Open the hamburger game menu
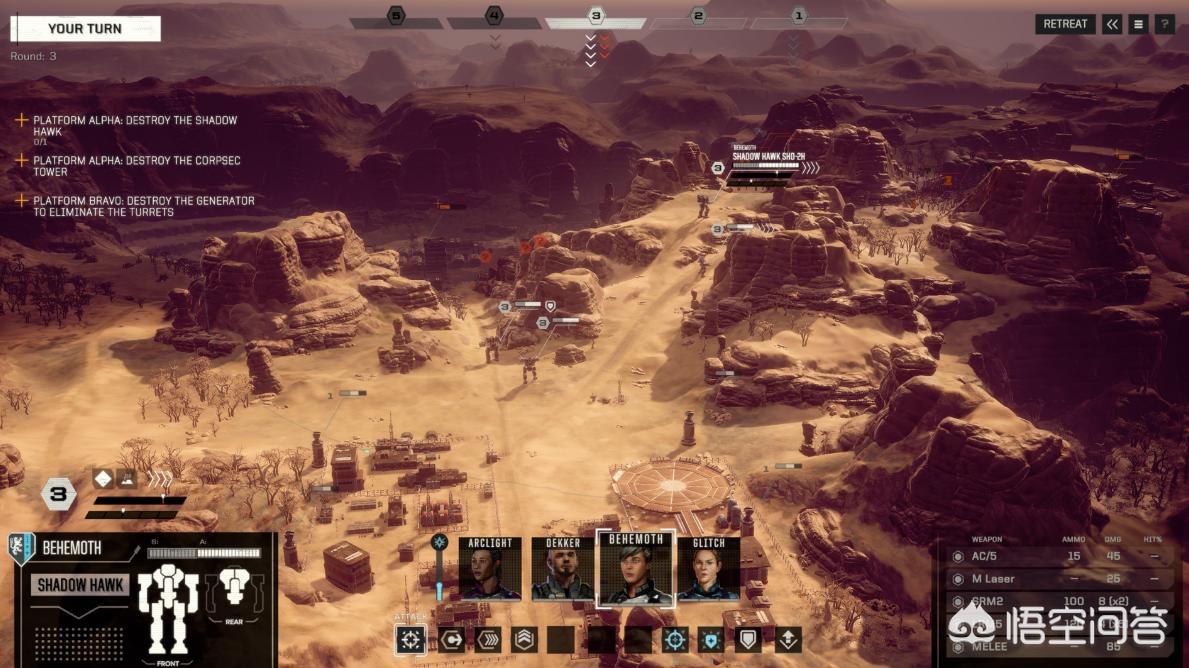Image resolution: width=1189 pixels, height=668 pixels. point(1138,25)
